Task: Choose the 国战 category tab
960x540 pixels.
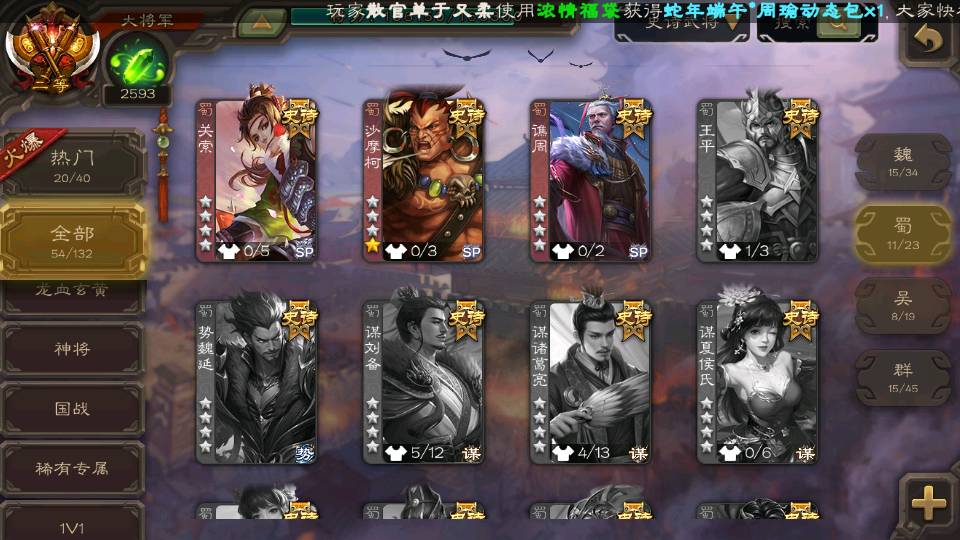Action: [x=72, y=408]
